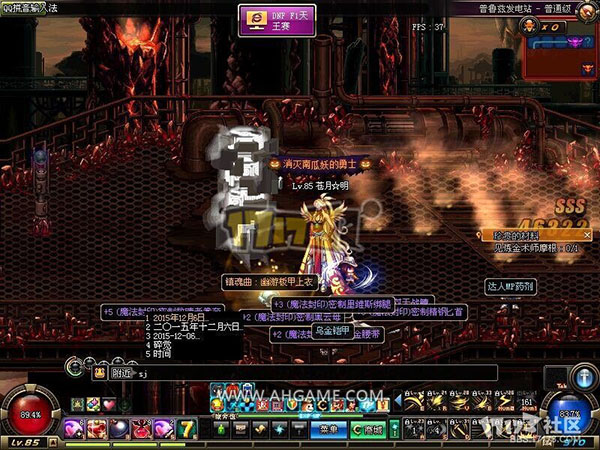This screenshot has height=450, width=600.
Task: Choose IME candidate 2015年12月6日
Action: tap(178, 318)
